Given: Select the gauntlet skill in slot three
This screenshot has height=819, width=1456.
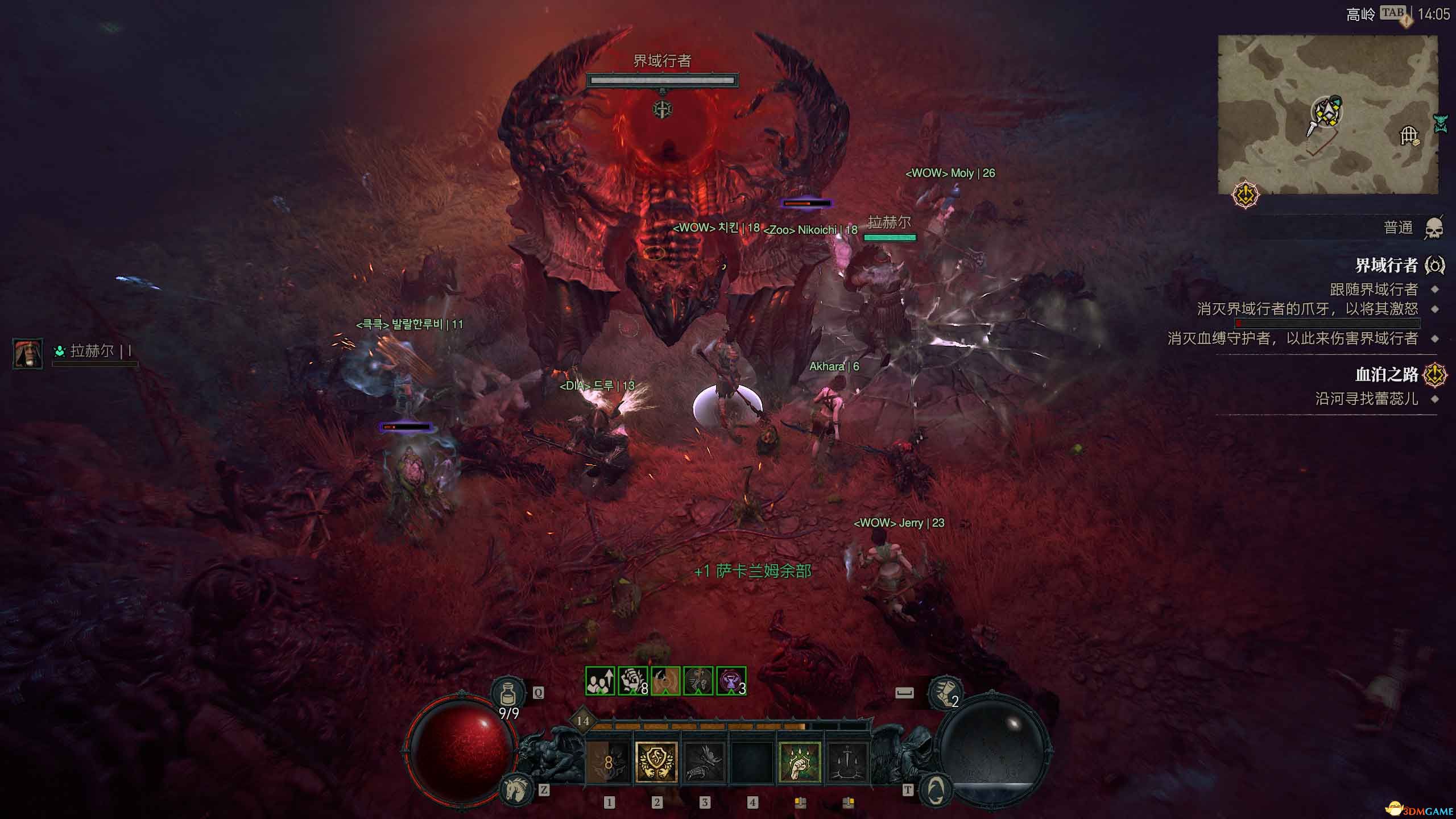Looking at the screenshot, I should pyautogui.click(x=704, y=762).
